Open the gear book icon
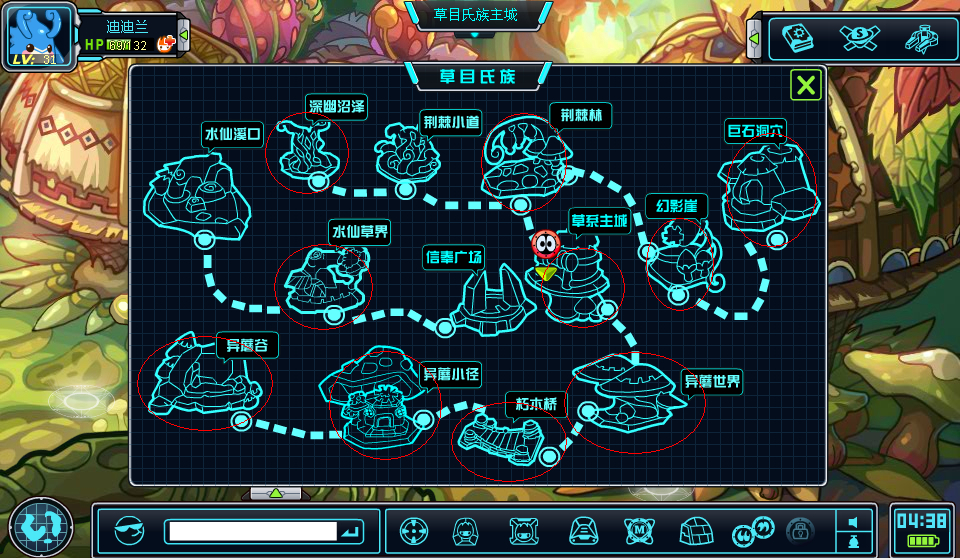 tap(798, 37)
